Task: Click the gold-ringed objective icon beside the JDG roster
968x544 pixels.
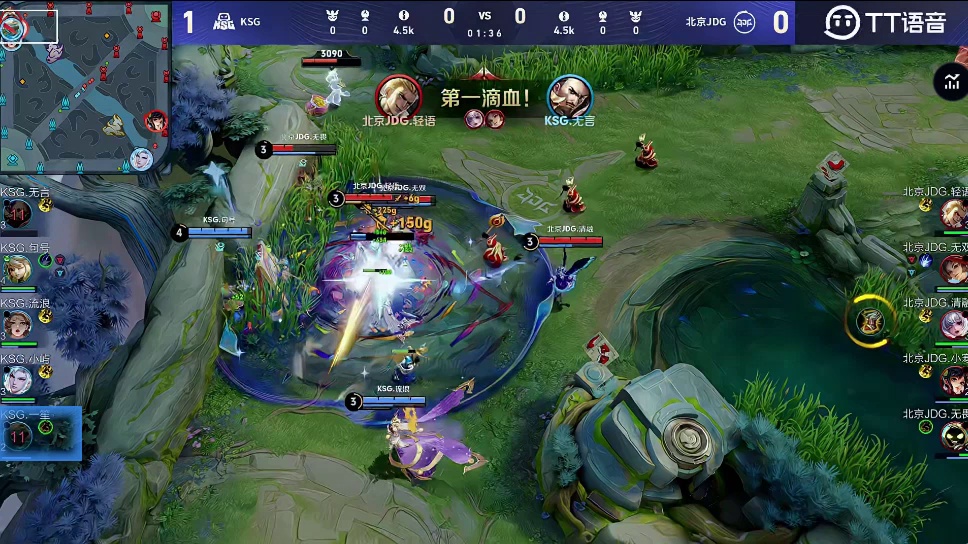Action: 870,320
